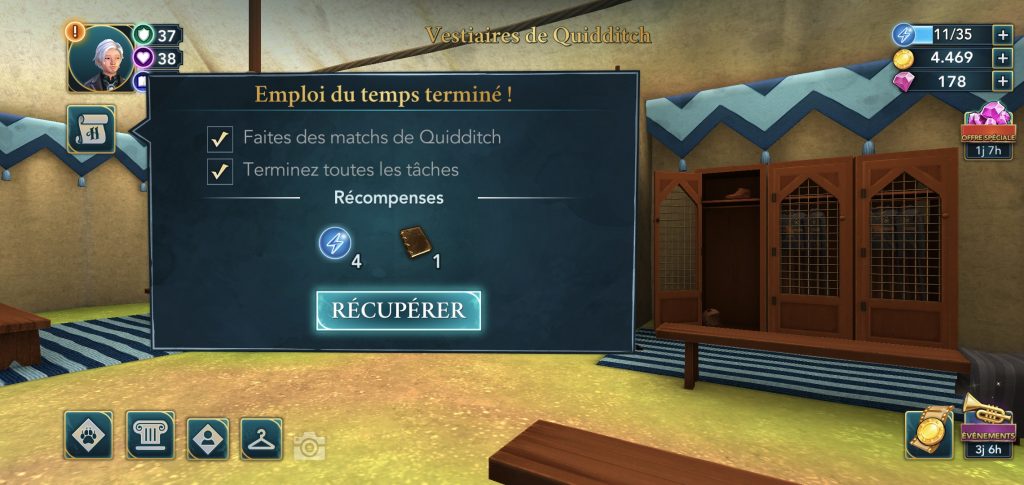Buy more gold coins via plus button
This screenshot has width=1024, height=485.
click(x=1003, y=58)
